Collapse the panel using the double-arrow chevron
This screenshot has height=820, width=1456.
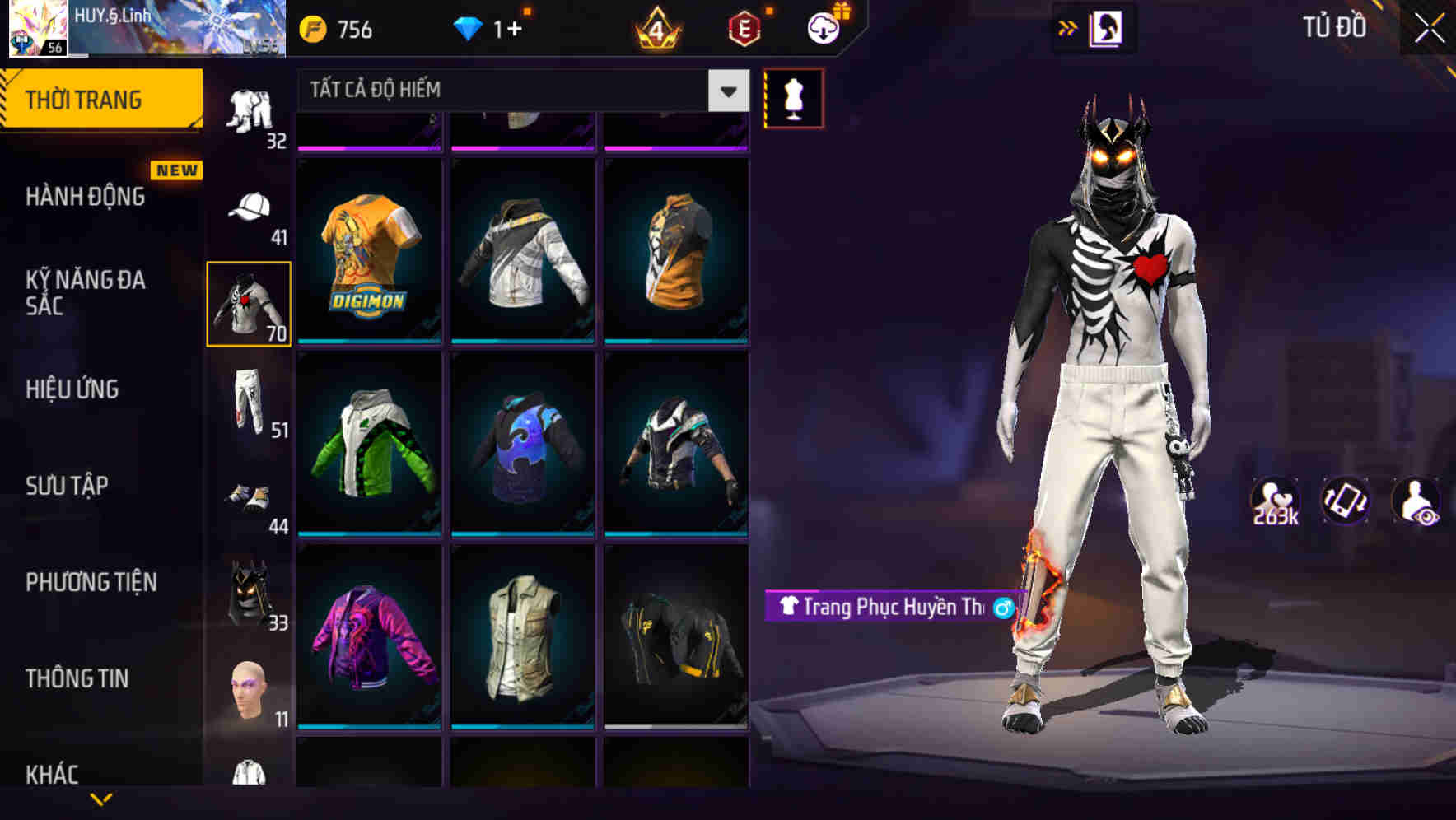1067,27
